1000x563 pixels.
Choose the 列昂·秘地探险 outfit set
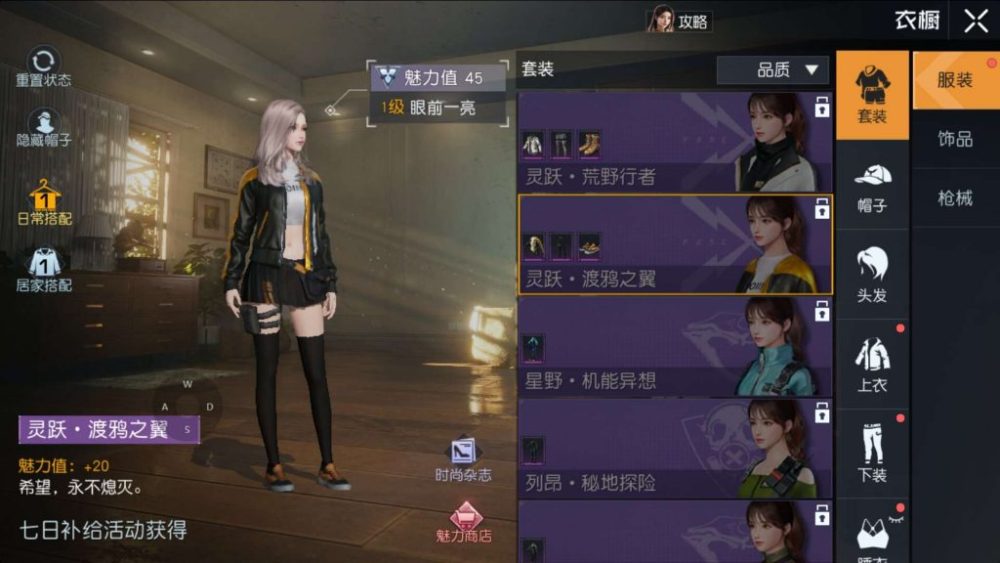[675, 448]
